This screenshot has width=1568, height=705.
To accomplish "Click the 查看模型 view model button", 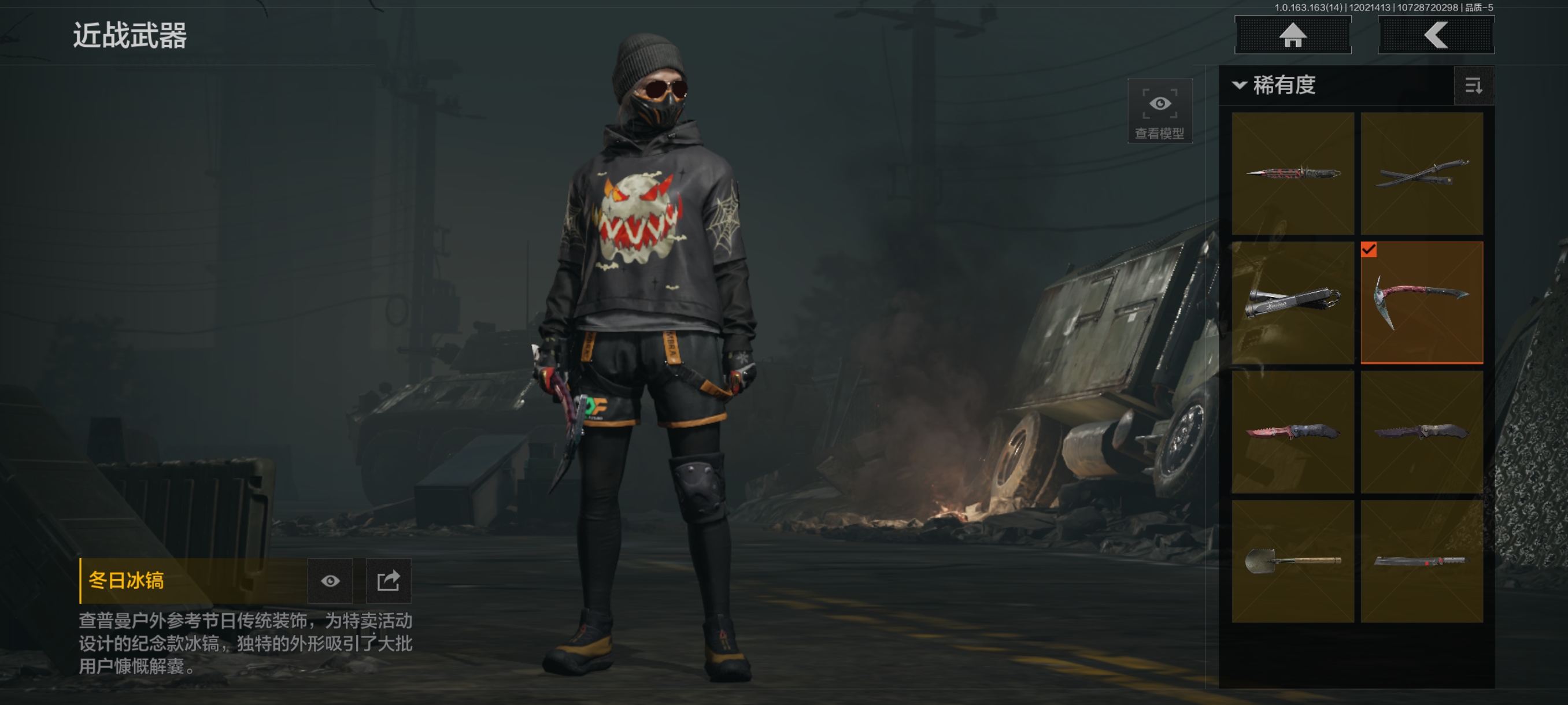I will click(1159, 111).
